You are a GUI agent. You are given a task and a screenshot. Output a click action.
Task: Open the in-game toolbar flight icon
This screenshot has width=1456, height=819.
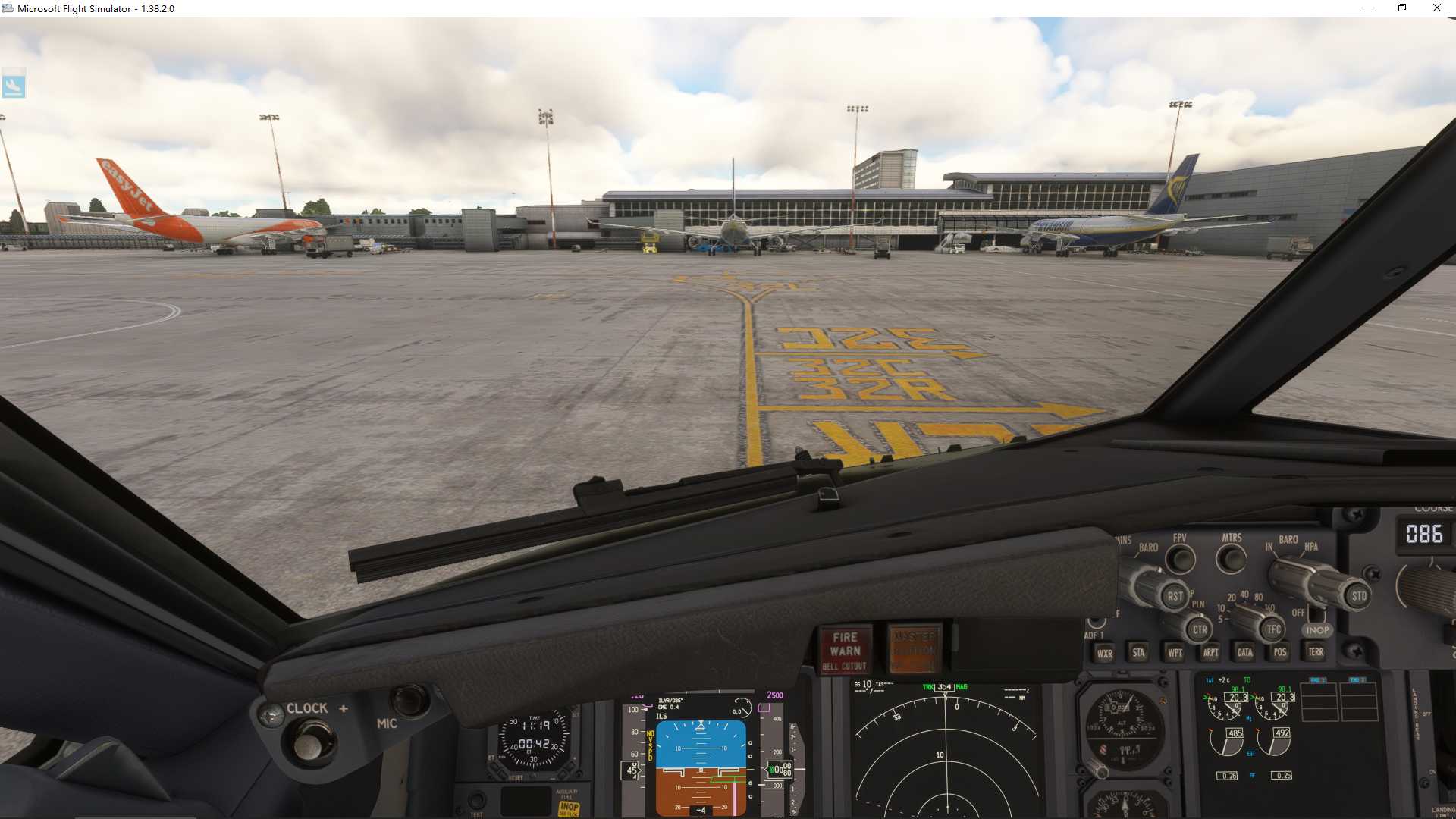[x=15, y=84]
